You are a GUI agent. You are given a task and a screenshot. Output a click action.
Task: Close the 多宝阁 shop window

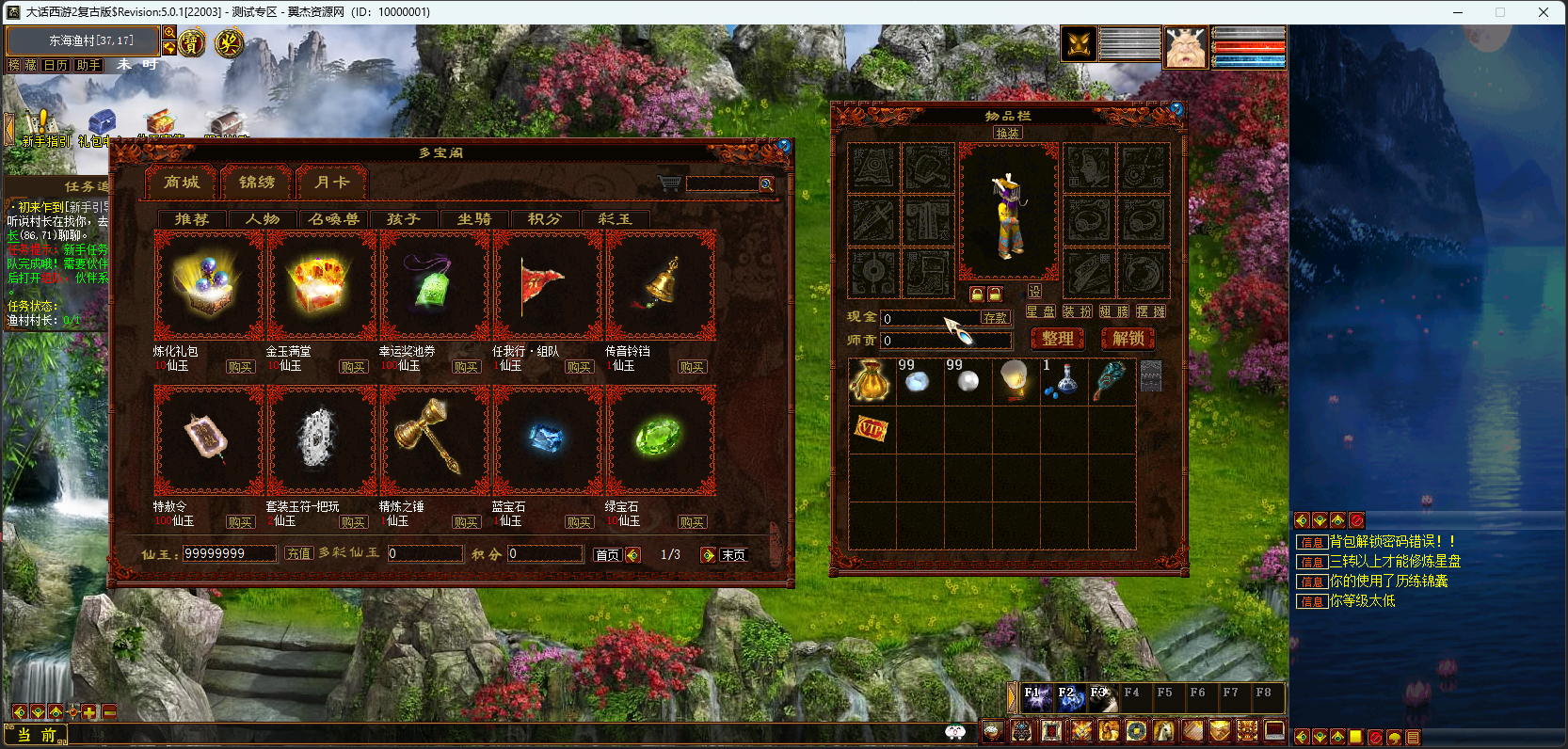pyautogui.click(x=784, y=146)
